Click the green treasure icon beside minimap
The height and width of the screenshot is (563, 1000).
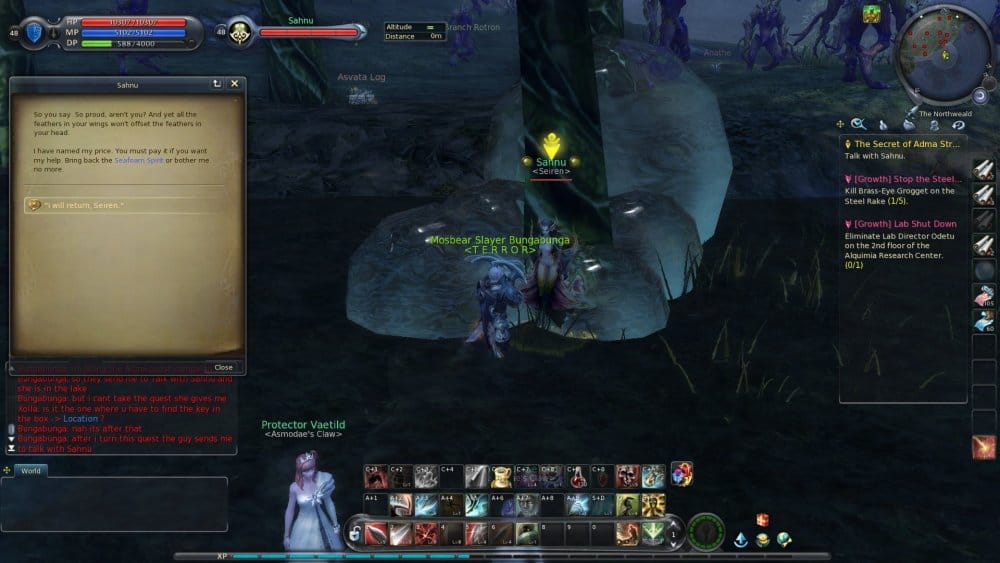coord(871,14)
